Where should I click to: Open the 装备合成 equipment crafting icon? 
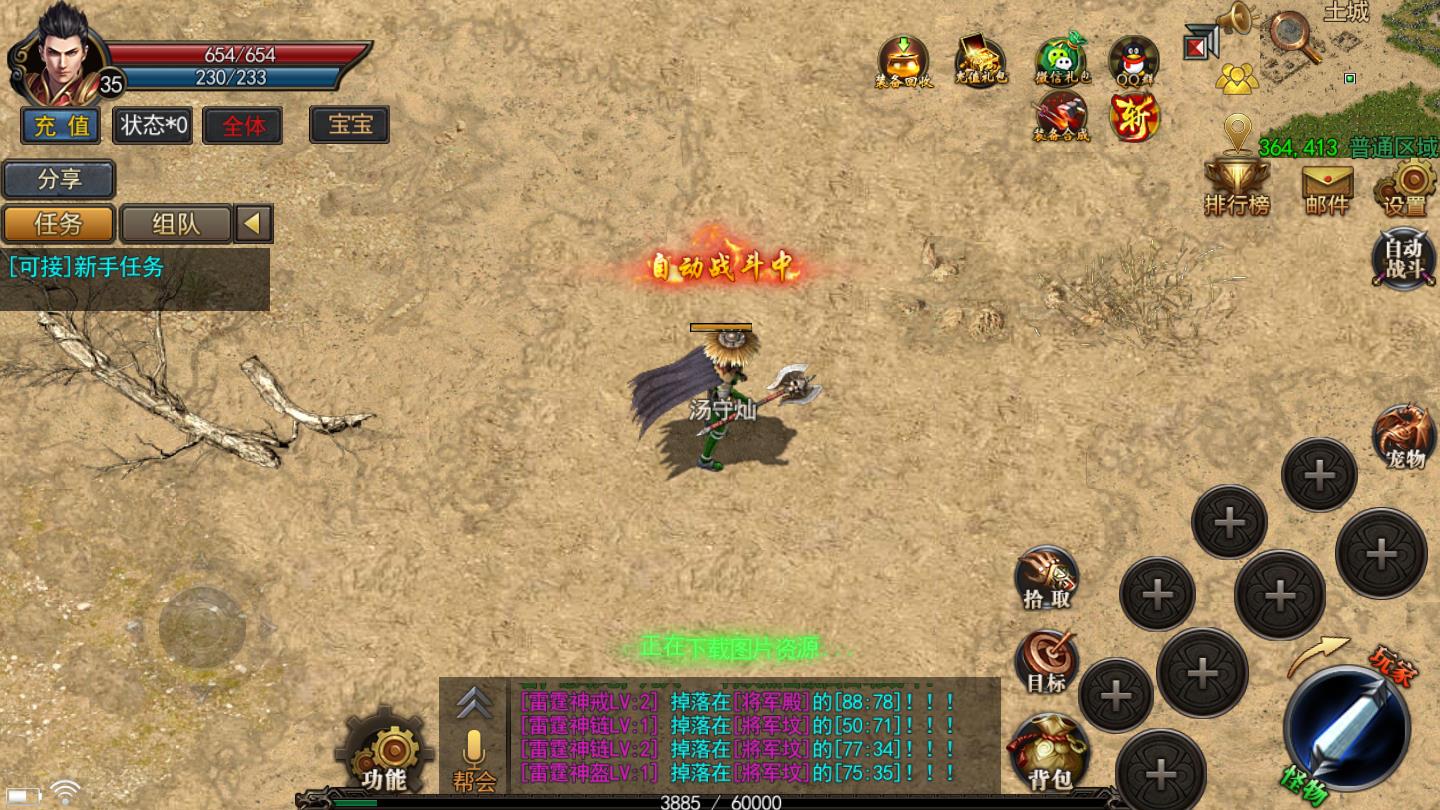click(1061, 117)
